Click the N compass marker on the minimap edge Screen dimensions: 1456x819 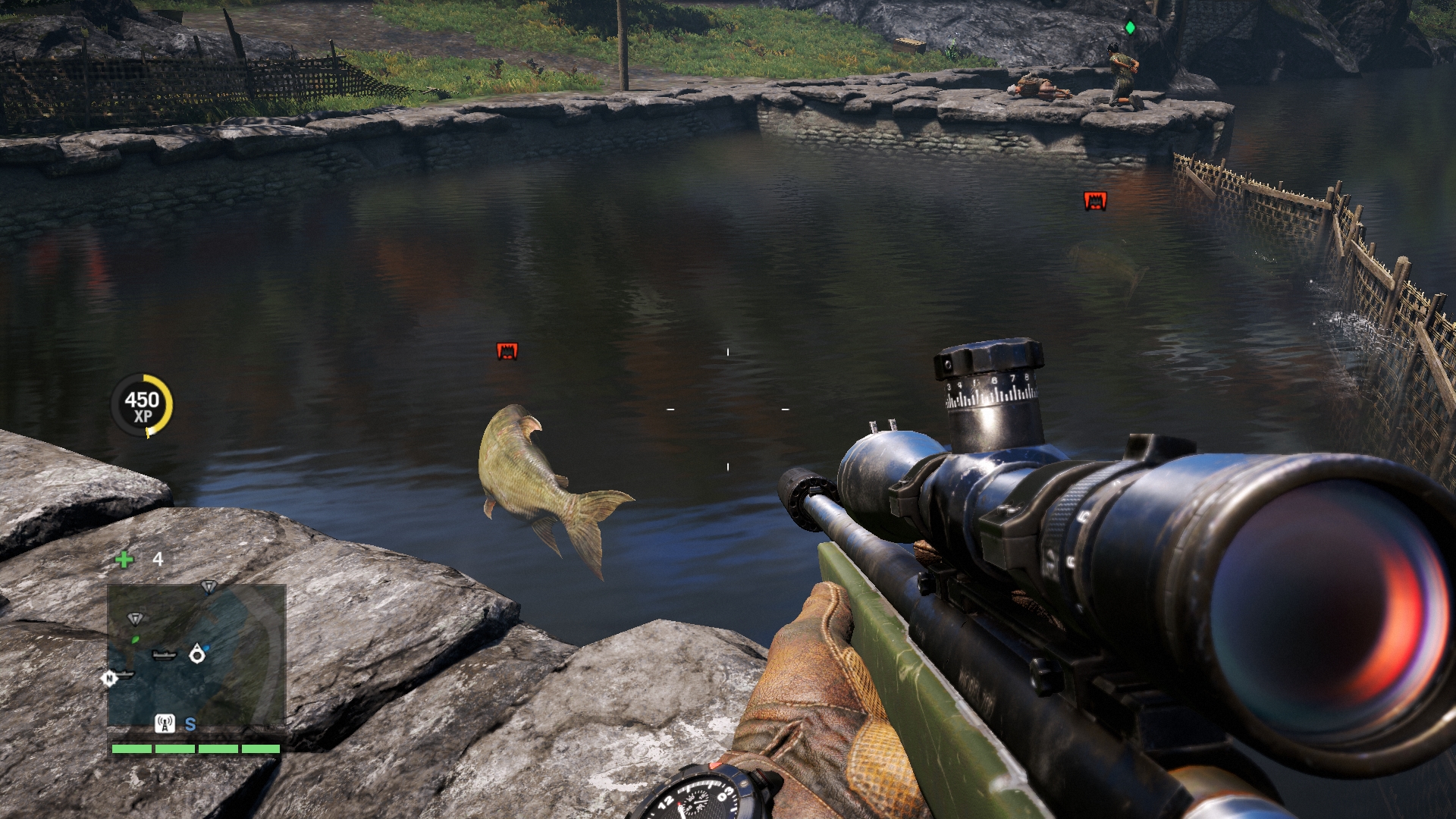[109, 678]
